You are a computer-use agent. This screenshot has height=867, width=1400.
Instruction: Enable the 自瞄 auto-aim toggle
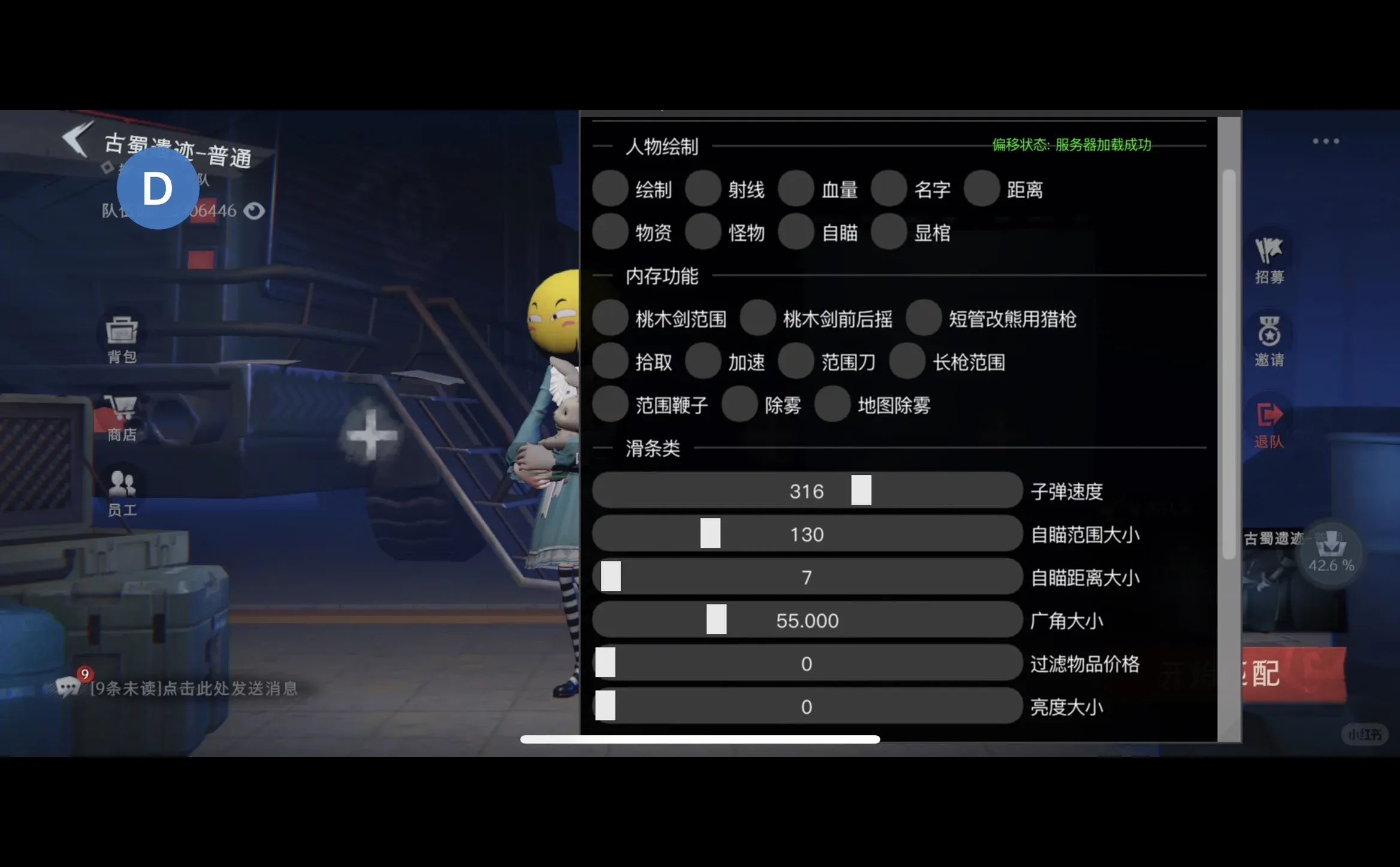[797, 232]
